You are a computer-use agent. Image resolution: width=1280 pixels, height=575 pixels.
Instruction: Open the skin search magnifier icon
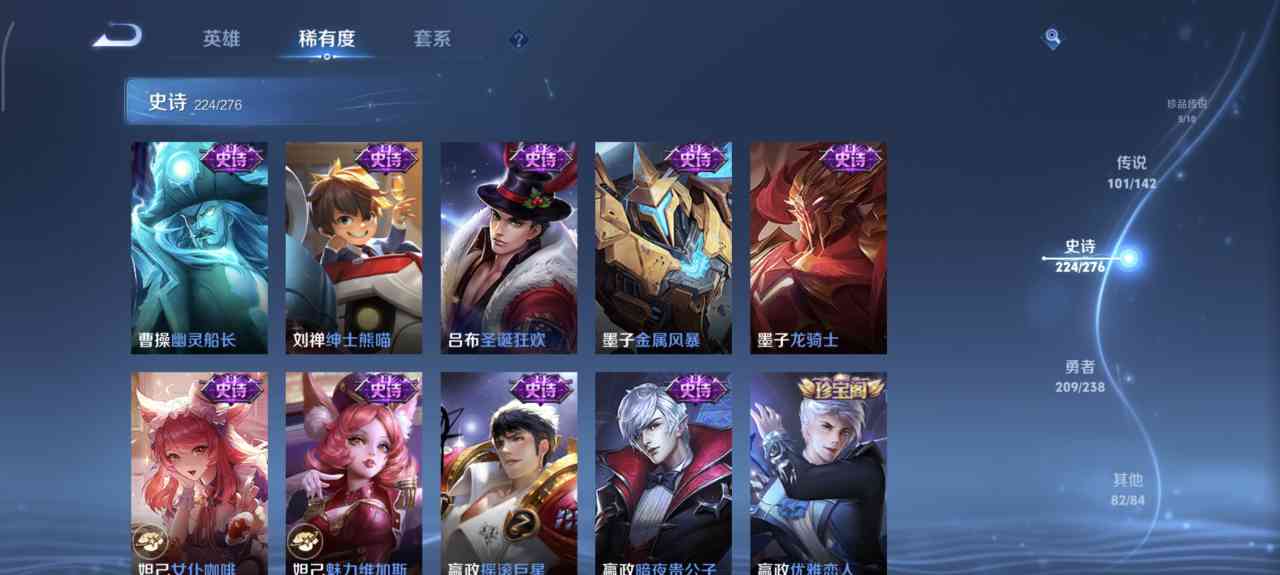tap(1052, 38)
